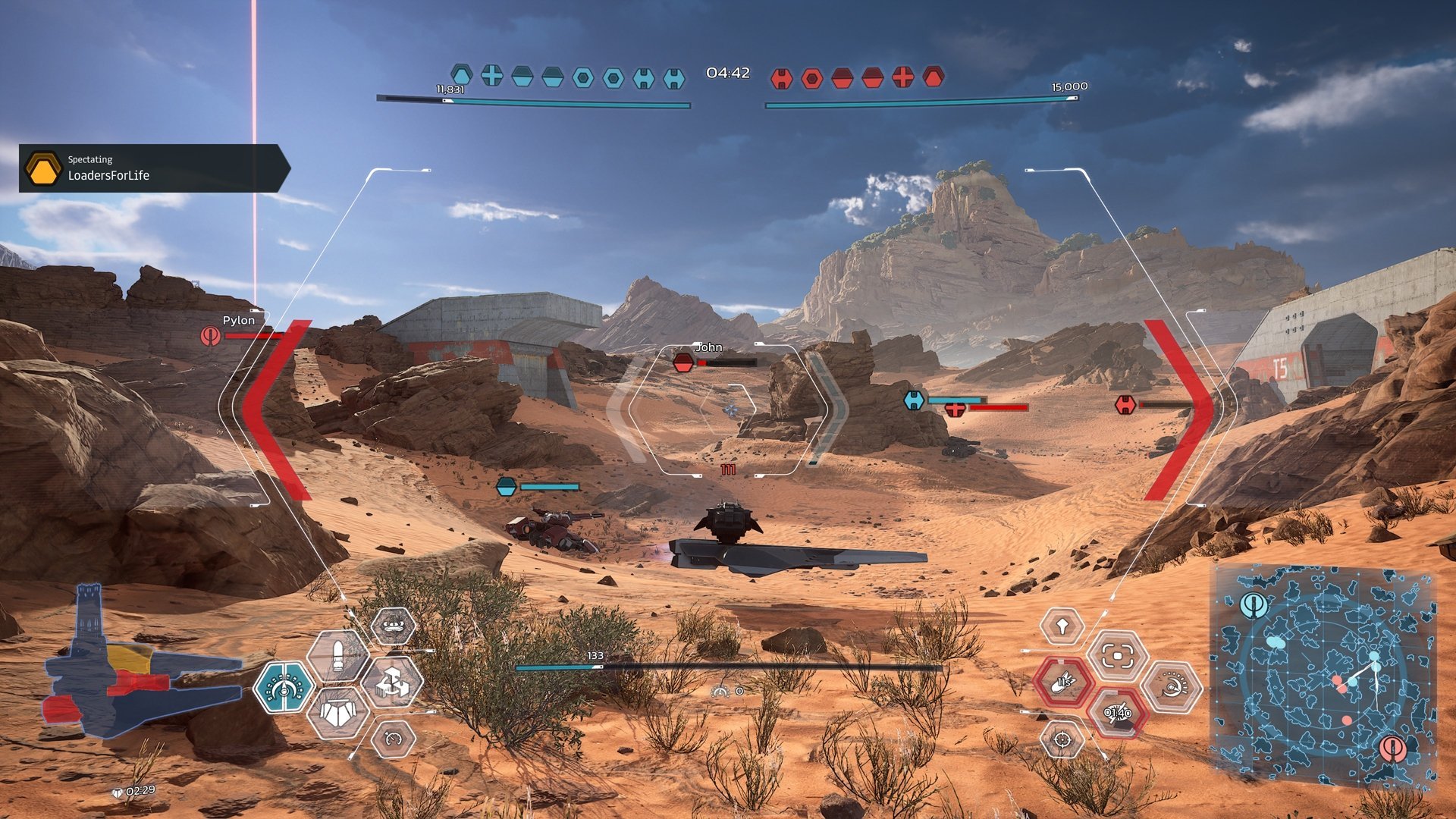Select the target lock brackets ability

coord(1117,656)
